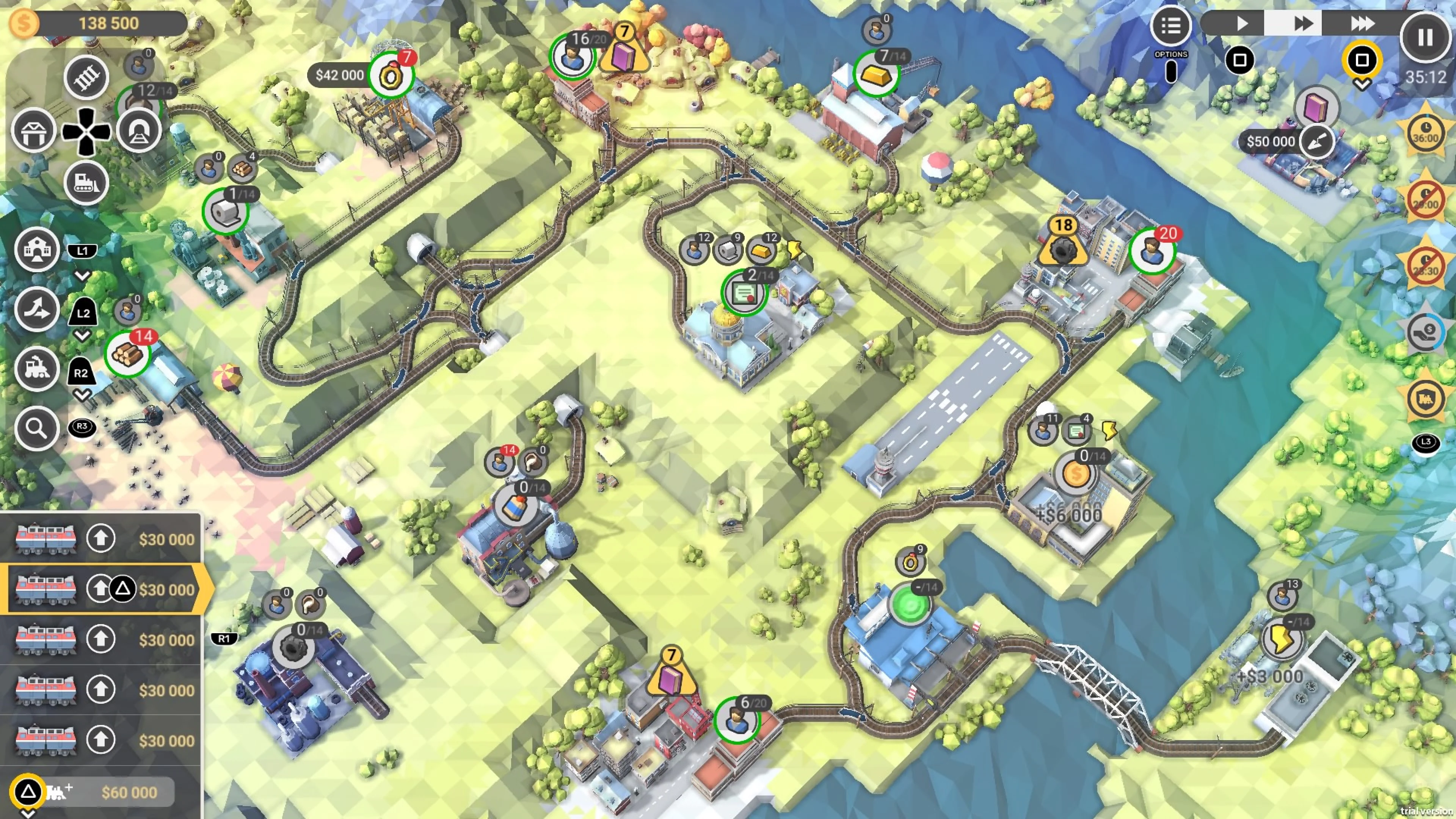
Task: Select the rail track building tool
Action: coord(86,77)
